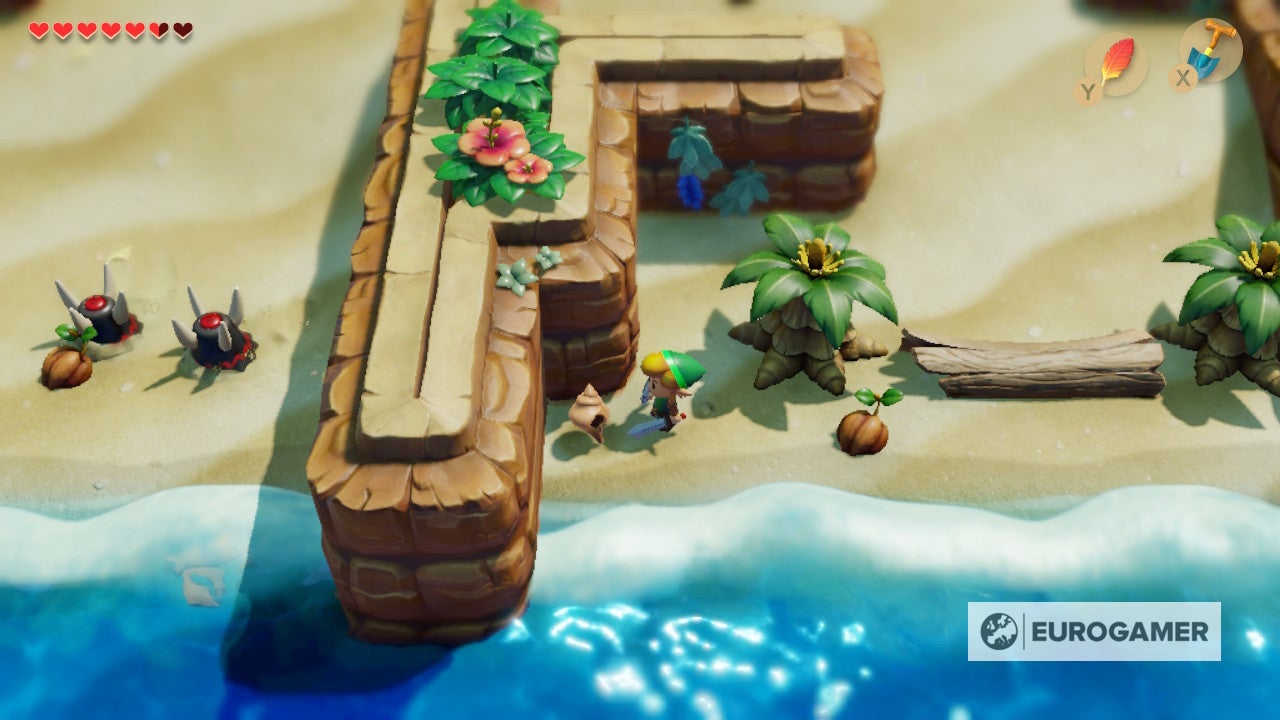Viewport: 1280px width, 720px height.
Task: Click the half-filled heart in the meter
Action: [156, 28]
